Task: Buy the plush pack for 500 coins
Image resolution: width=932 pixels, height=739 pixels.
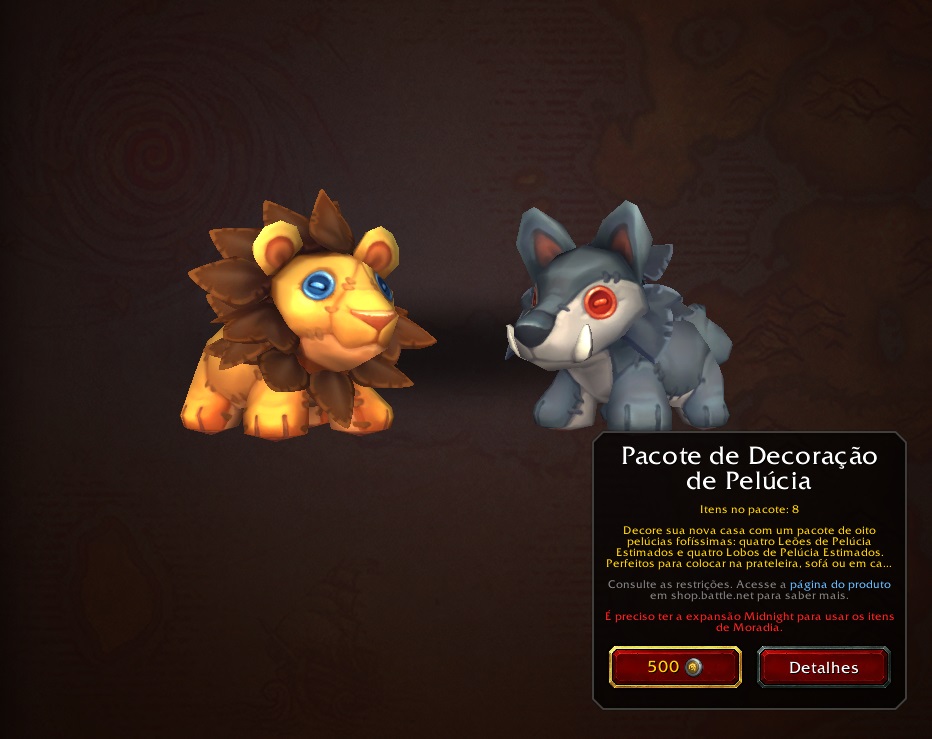Action: pos(675,667)
